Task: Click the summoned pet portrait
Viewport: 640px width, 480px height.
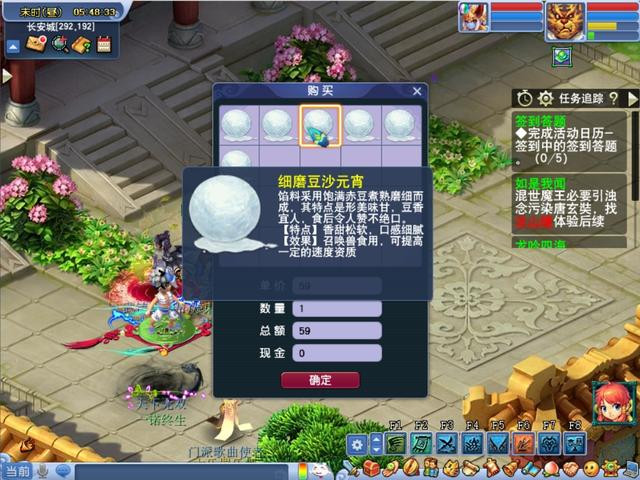Action: 473,17
